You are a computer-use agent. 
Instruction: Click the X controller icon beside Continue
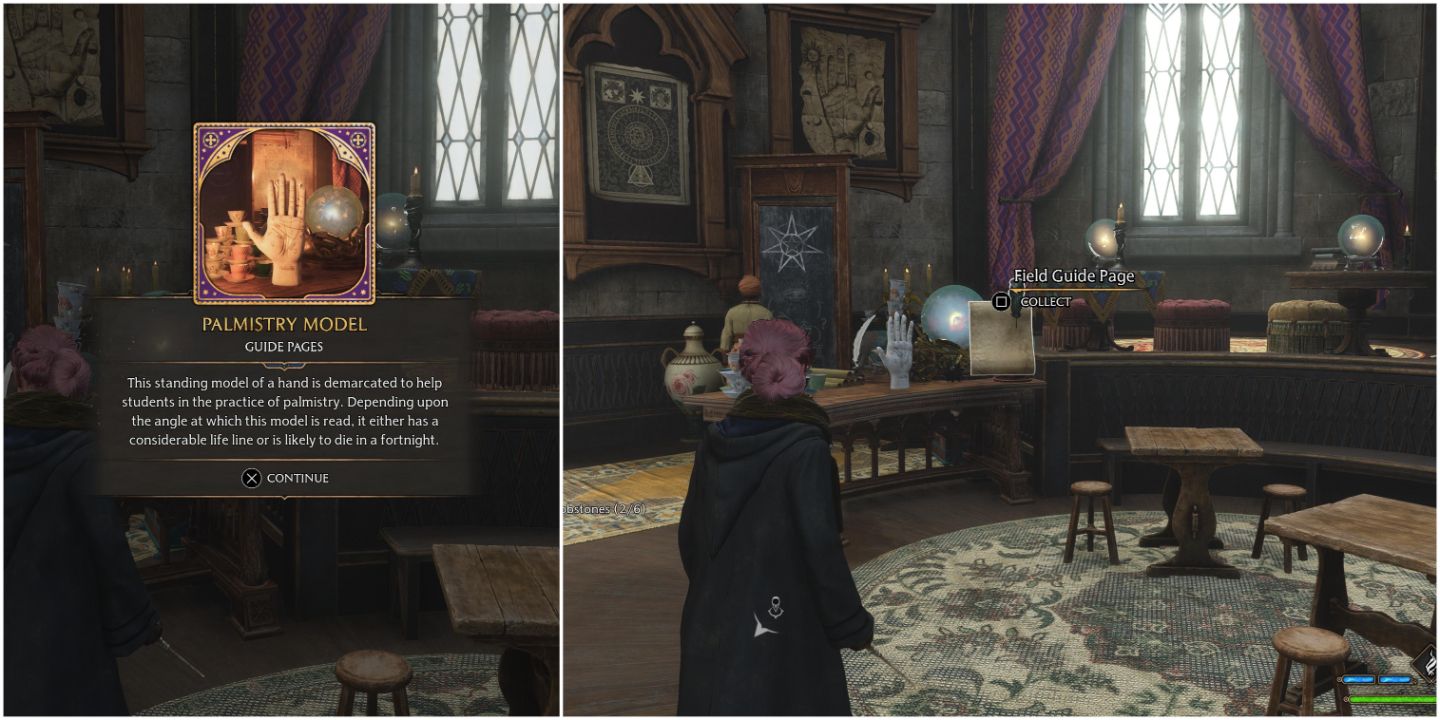click(x=253, y=478)
